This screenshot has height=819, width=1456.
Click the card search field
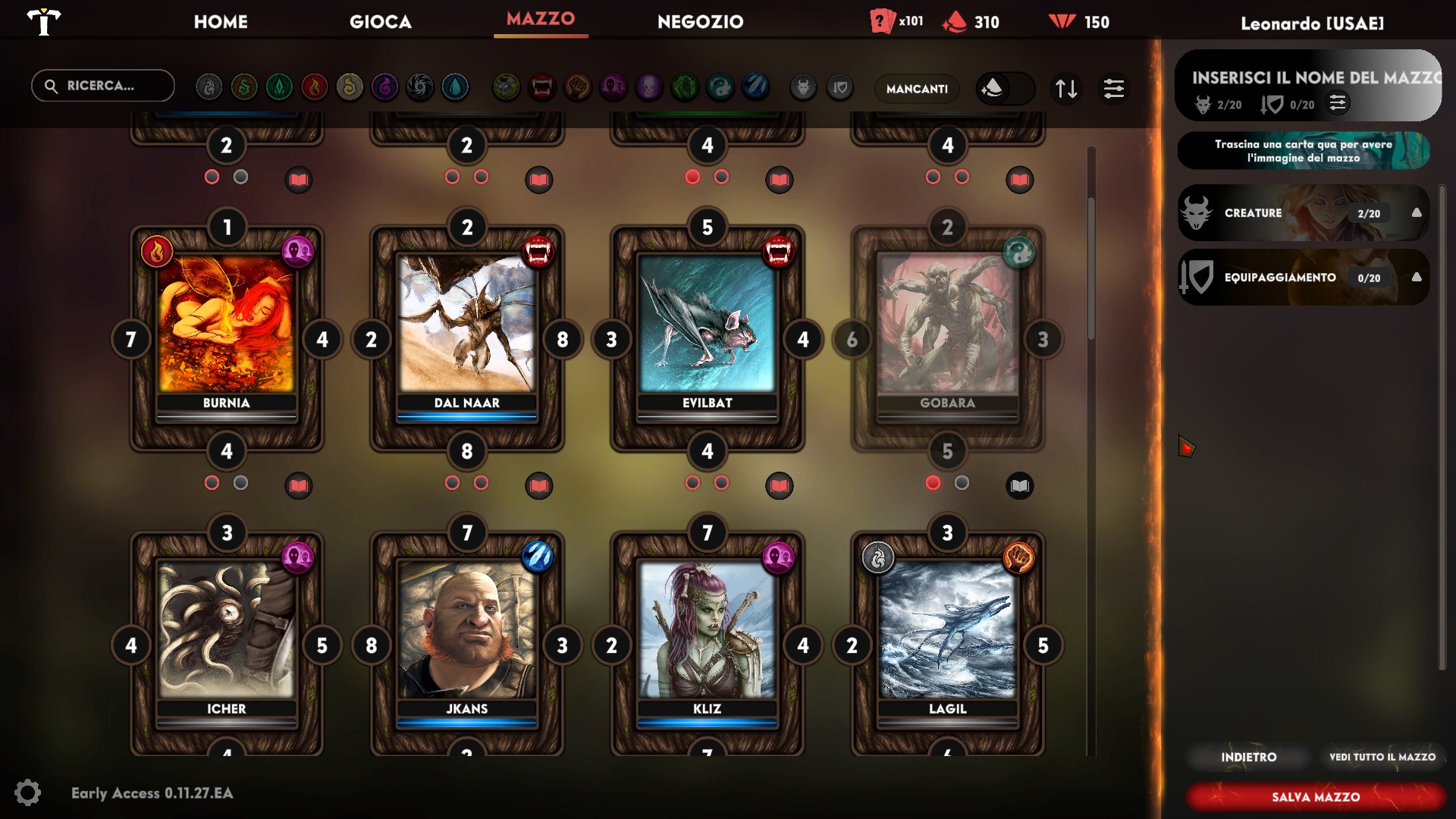pyautogui.click(x=103, y=86)
